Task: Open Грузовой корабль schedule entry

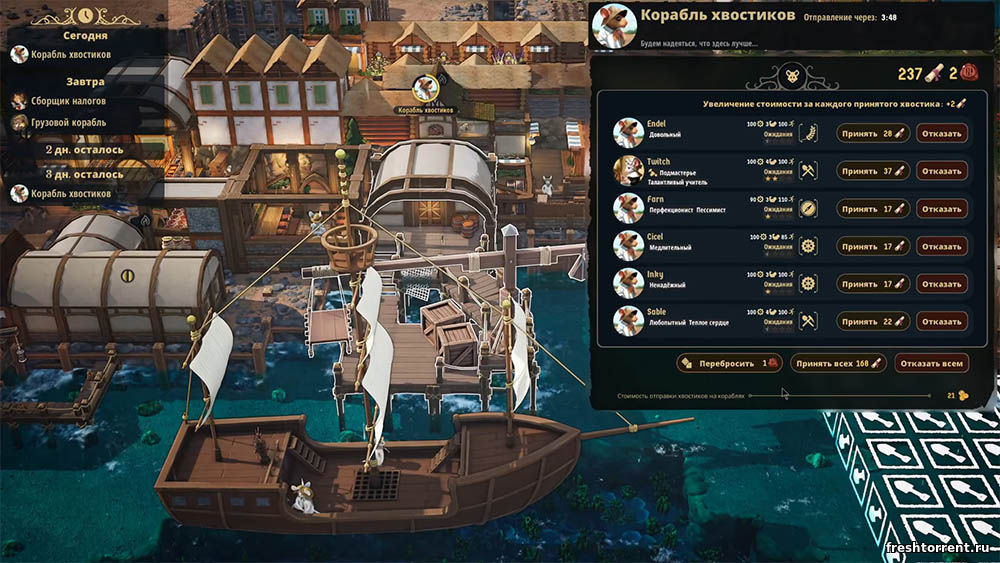Action: [x=66, y=122]
